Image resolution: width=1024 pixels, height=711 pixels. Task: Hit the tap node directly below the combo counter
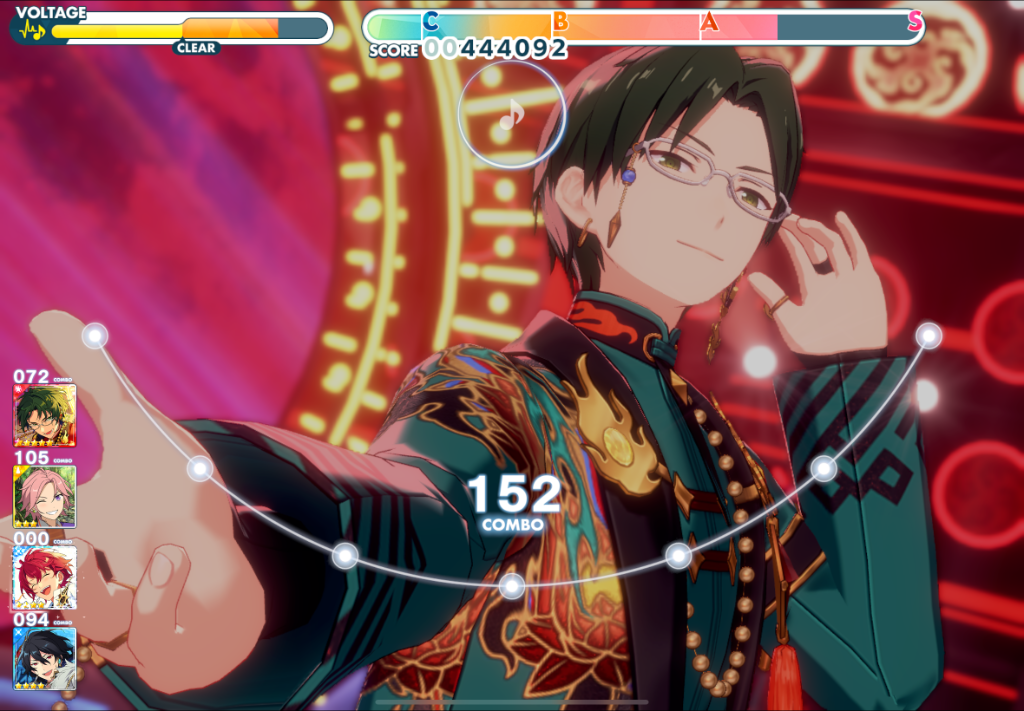[512, 586]
